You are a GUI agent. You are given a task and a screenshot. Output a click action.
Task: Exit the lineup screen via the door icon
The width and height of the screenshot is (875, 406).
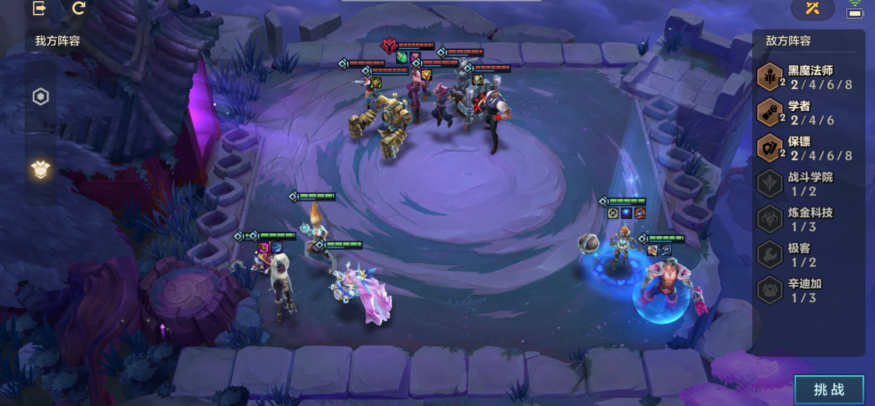pyautogui.click(x=40, y=9)
